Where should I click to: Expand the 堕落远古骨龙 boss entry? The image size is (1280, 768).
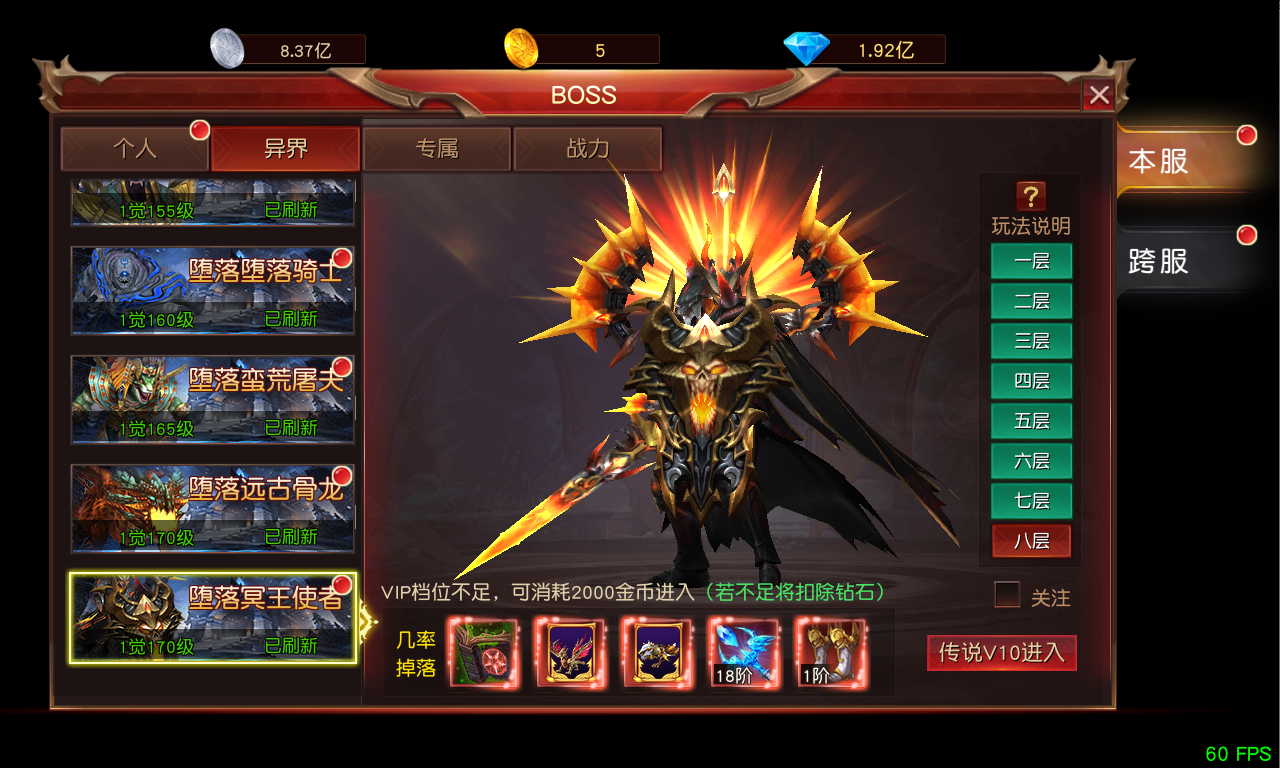[x=212, y=508]
